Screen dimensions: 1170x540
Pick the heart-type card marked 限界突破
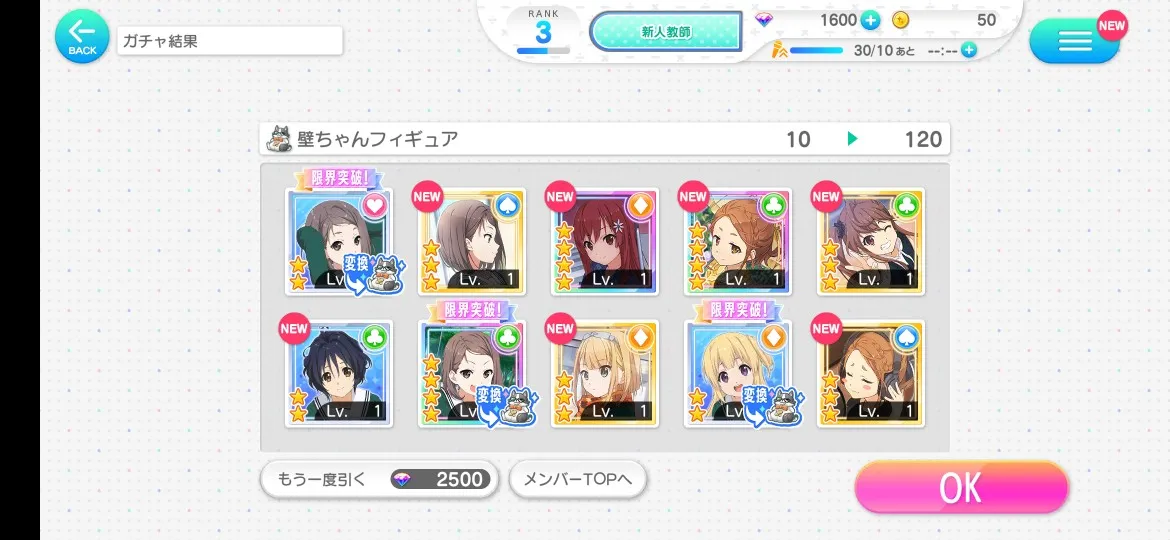click(x=340, y=242)
